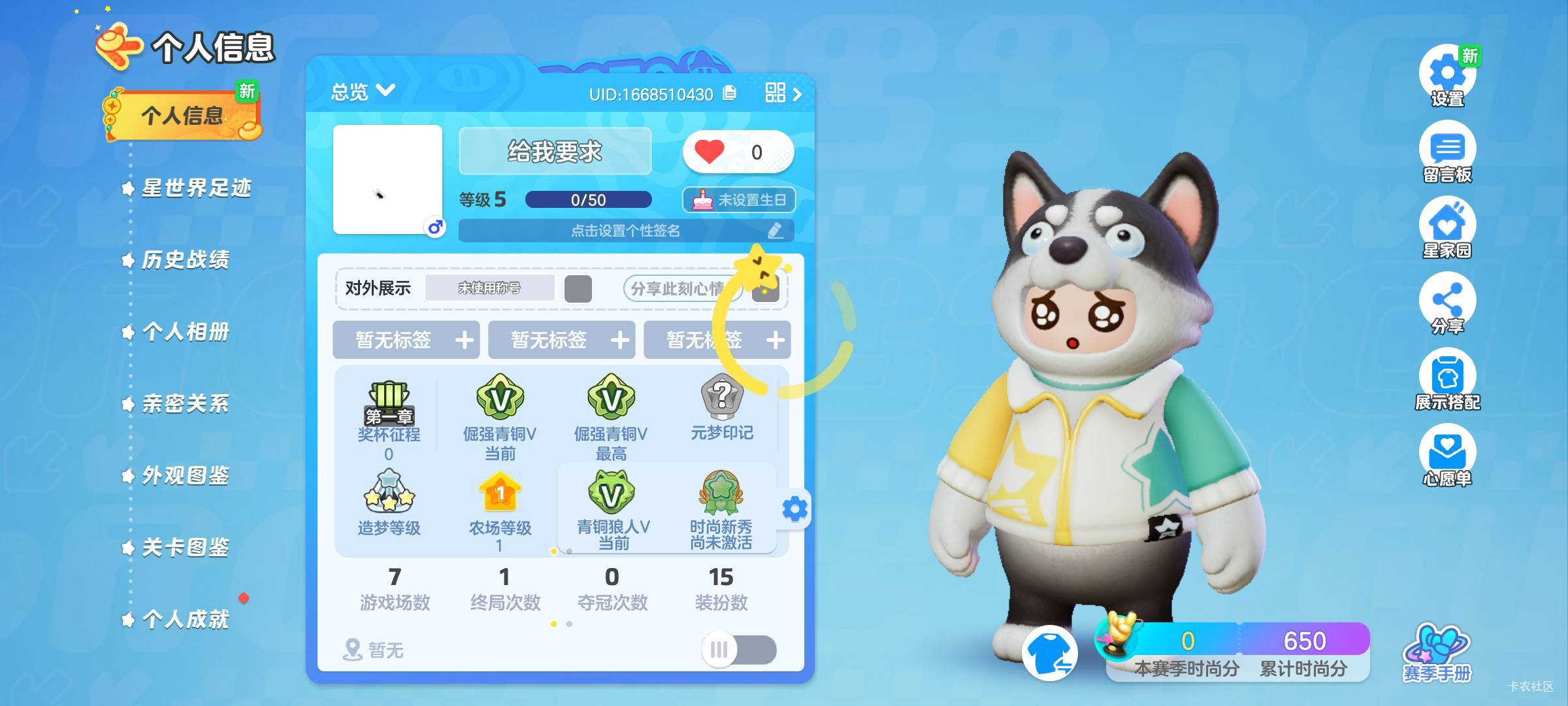Visit 星家园 home

[1447, 230]
